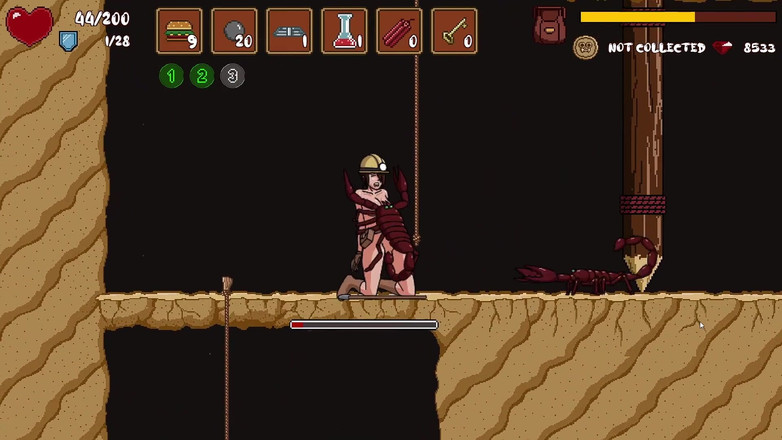Select the burger food slot
782x440 pixels.
click(x=180, y=31)
